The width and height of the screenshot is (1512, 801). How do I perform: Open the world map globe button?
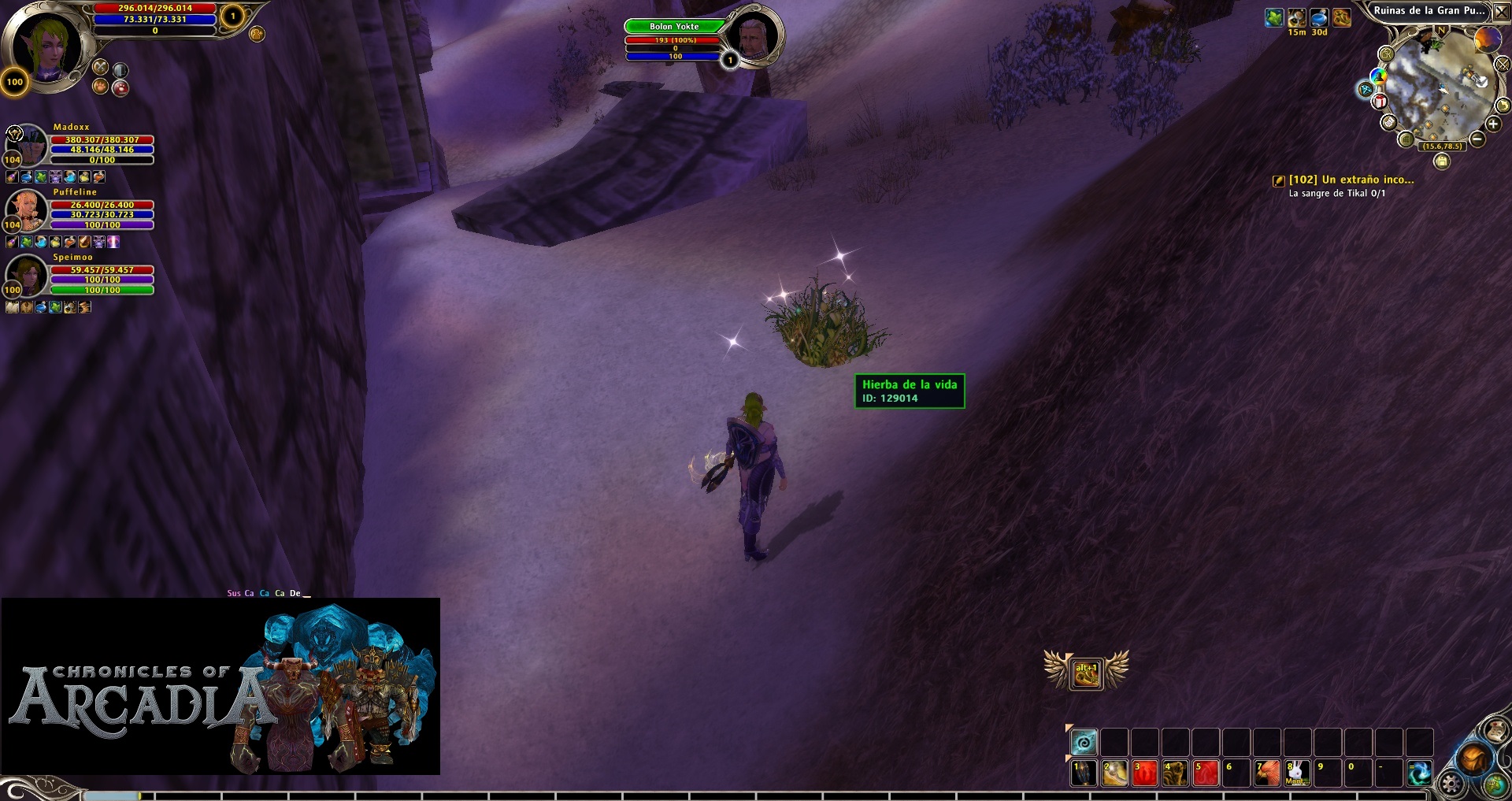coord(1495,784)
